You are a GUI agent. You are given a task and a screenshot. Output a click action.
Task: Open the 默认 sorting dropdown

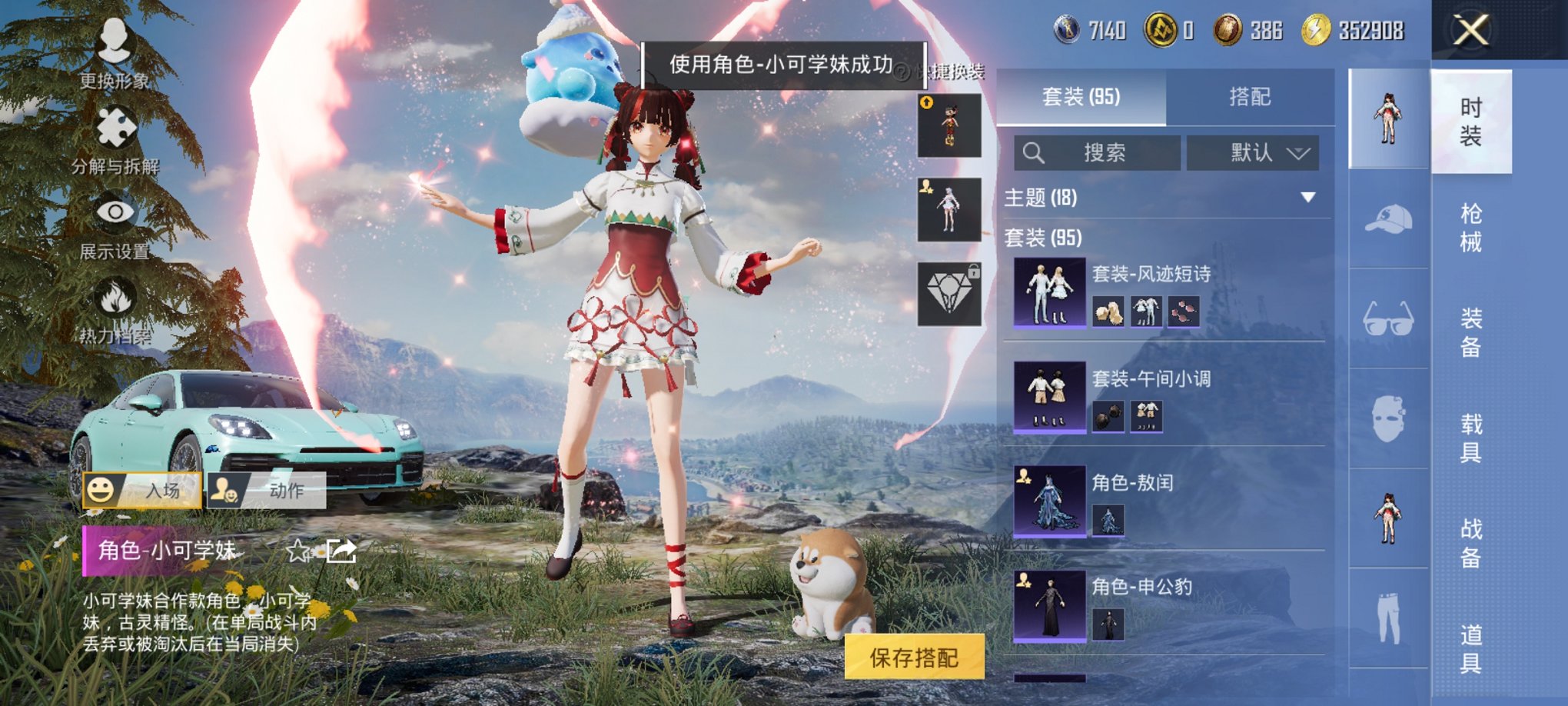point(1254,153)
